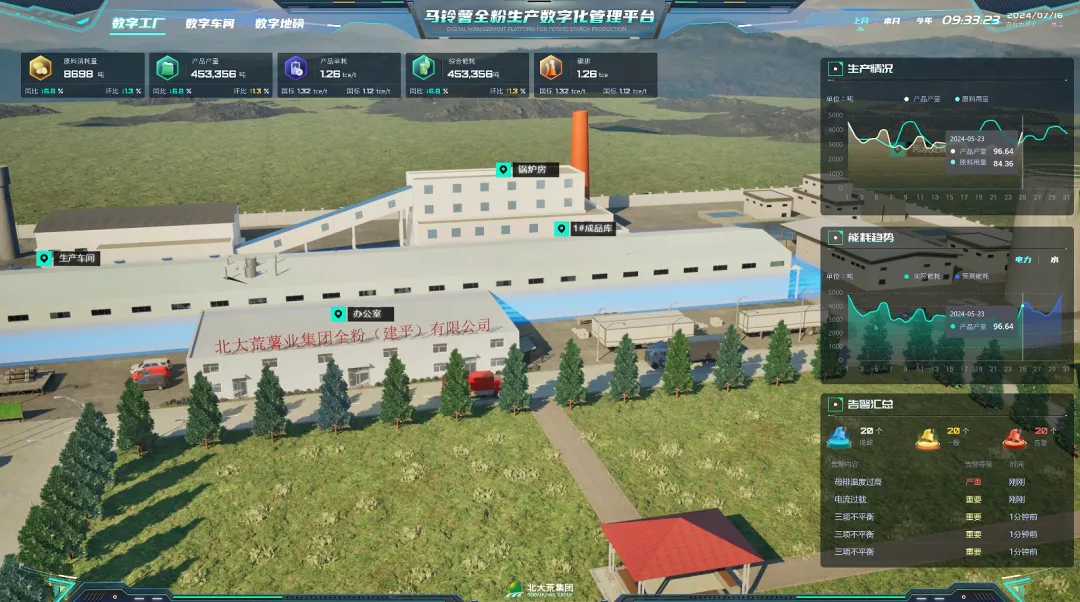This screenshot has width=1080, height=602.
Task: Switch energy chart to 电力
Action: 1023,259
